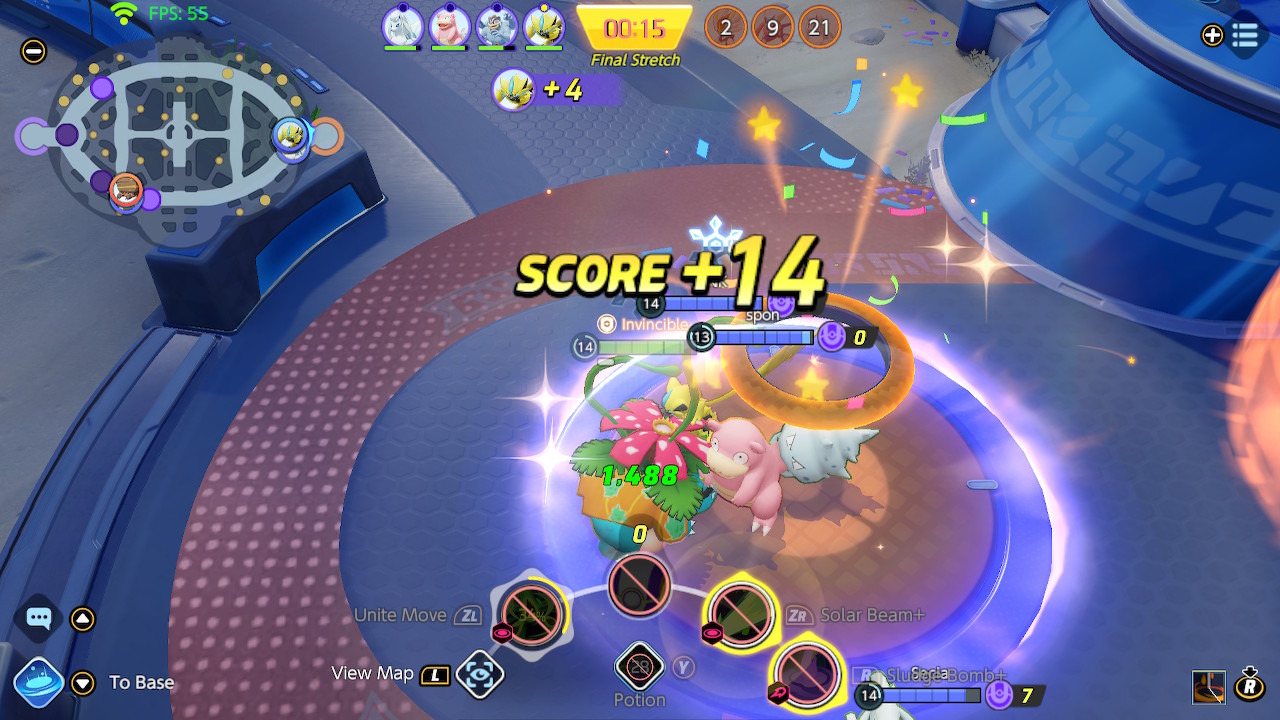1280x720 pixels.
Task: Select the Machamp teammate portrait
Action: tap(496, 26)
